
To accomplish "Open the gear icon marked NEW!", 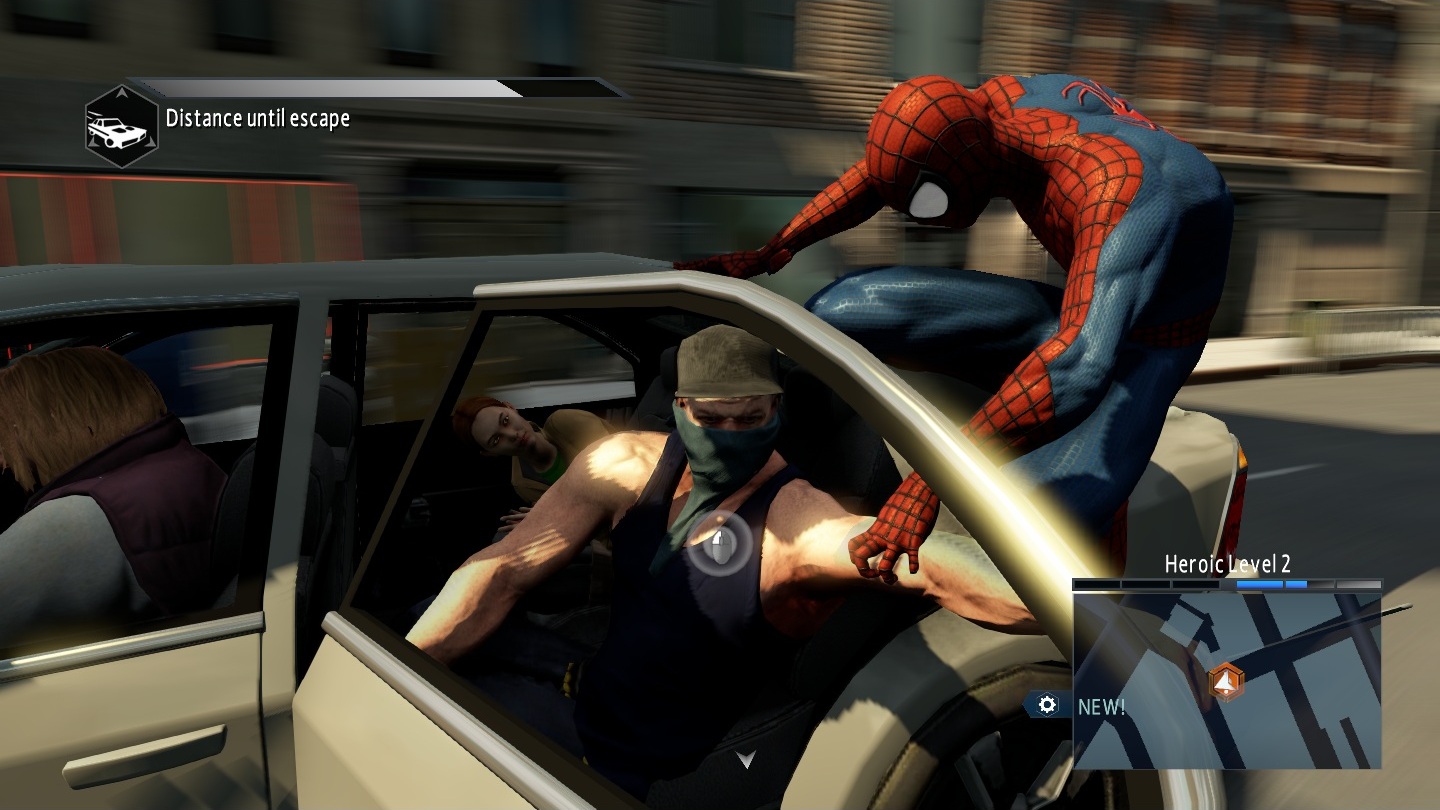I will coord(1047,705).
